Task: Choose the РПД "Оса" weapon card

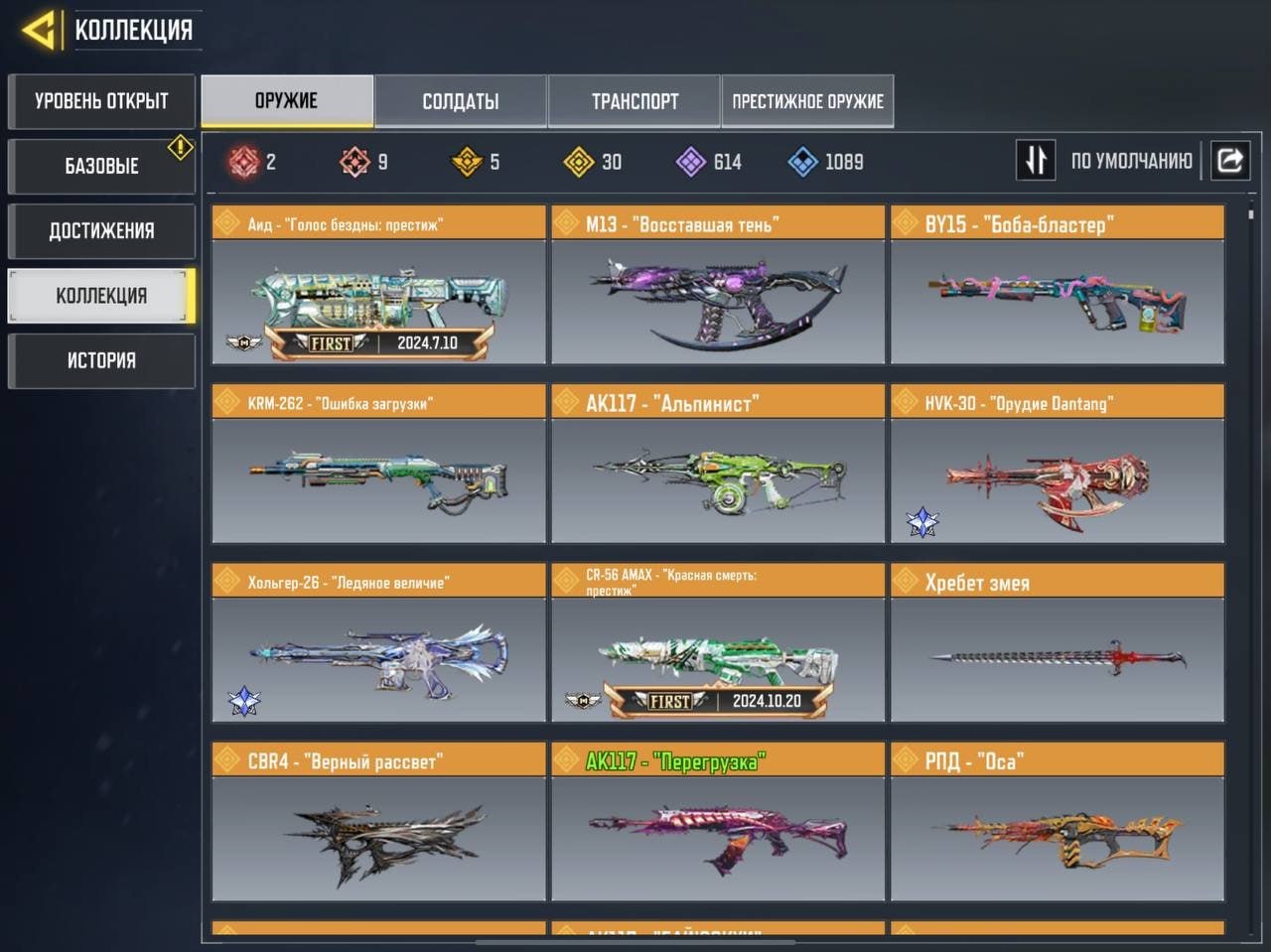Action: [1057, 822]
